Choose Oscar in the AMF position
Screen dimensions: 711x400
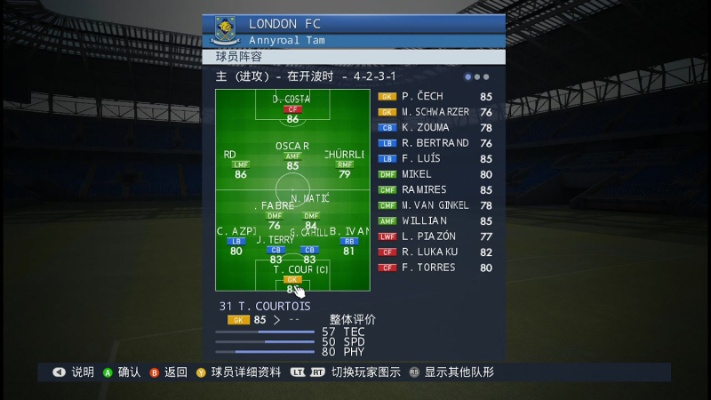point(292,157)
